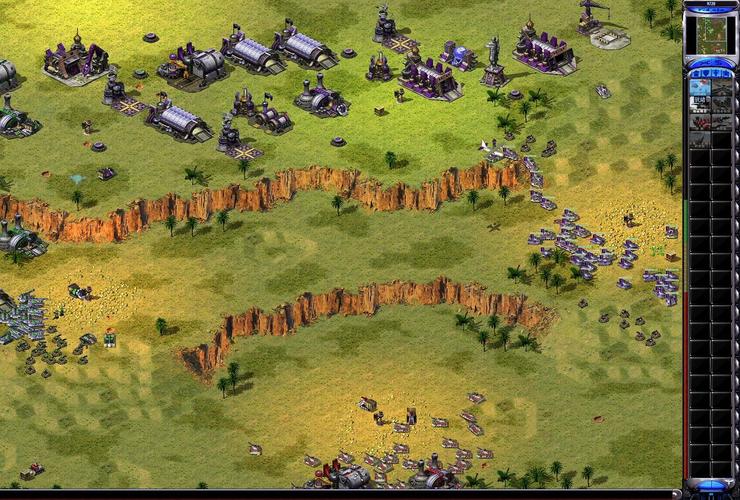Screen dimensions: 740x500
Task: Select the build icon marked Ready
Action: [x=700, y=104]
